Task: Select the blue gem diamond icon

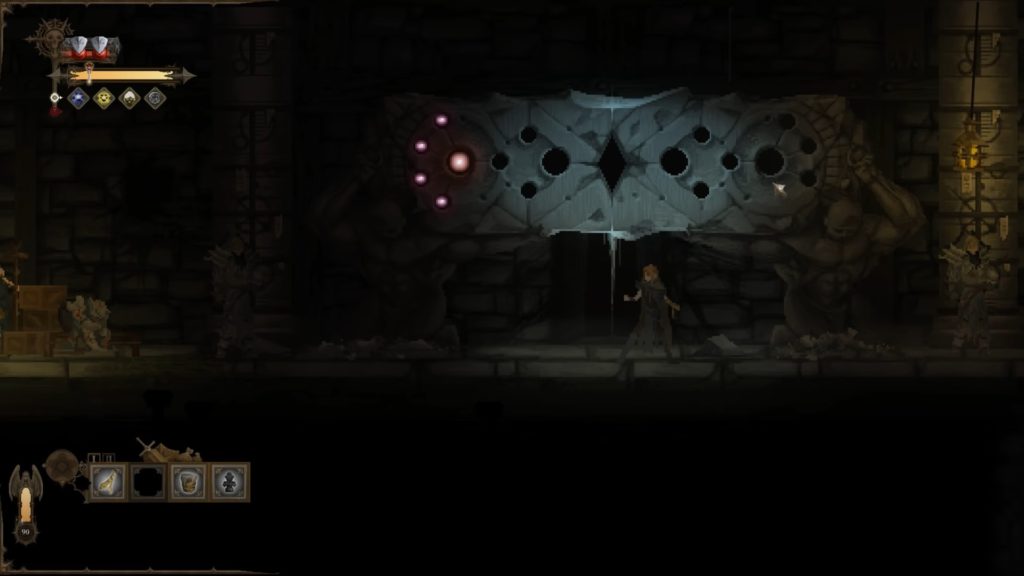Action: pos(78,98)
